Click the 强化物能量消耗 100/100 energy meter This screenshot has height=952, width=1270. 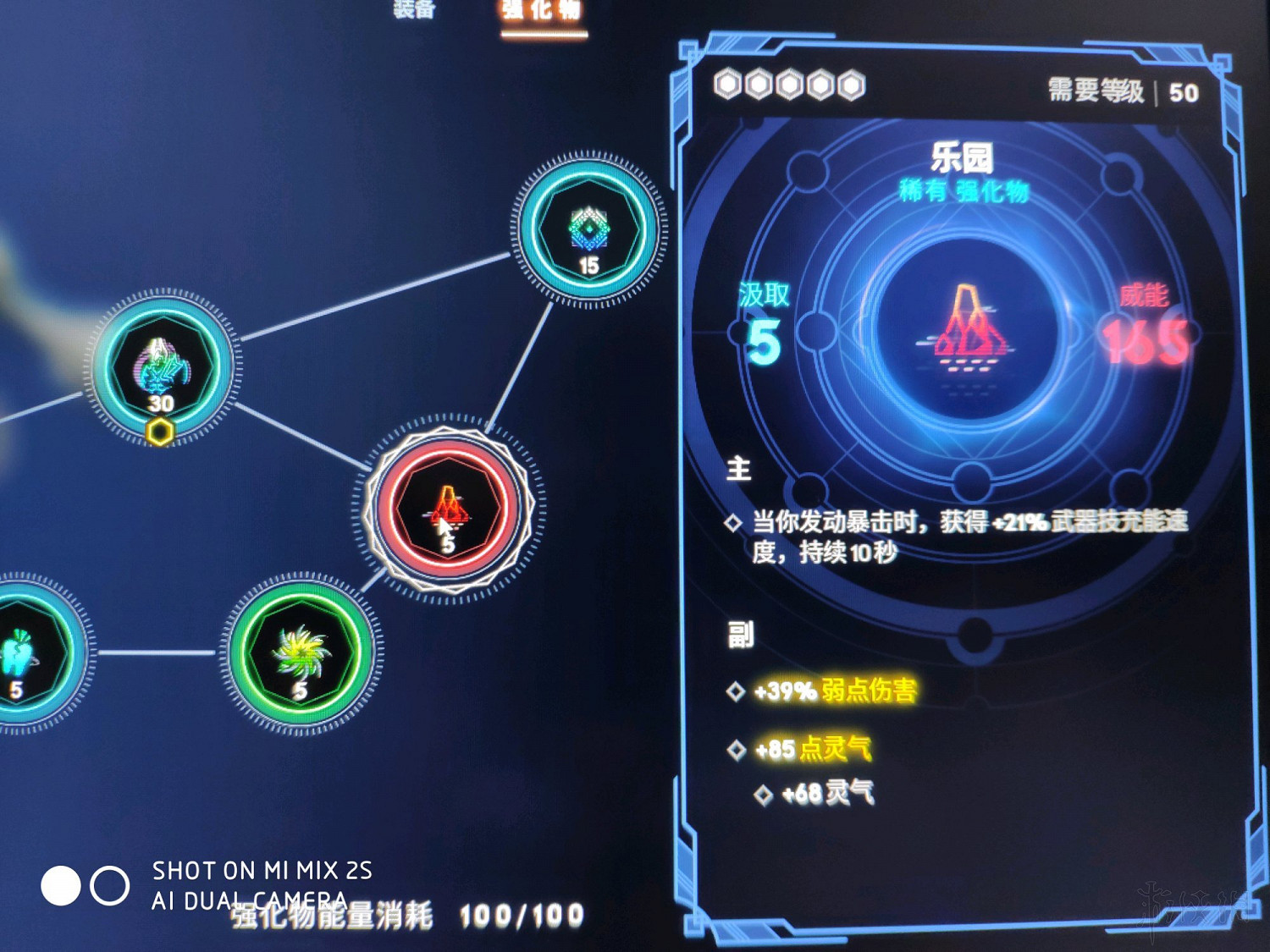(398, 915)
